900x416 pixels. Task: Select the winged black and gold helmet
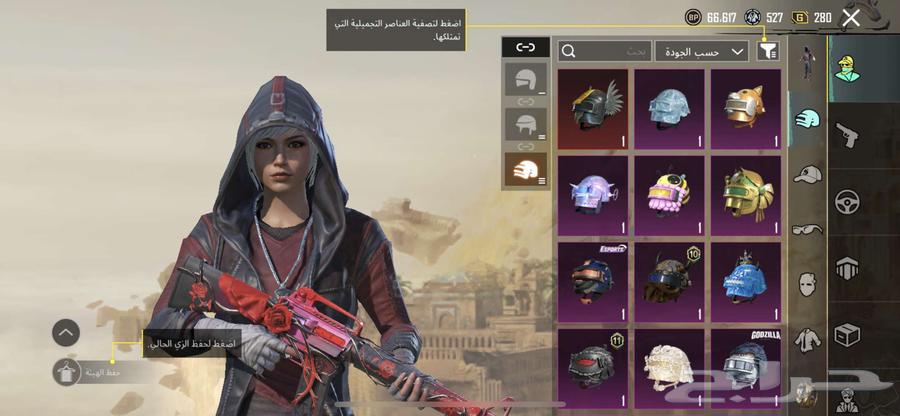pos(592,108)
